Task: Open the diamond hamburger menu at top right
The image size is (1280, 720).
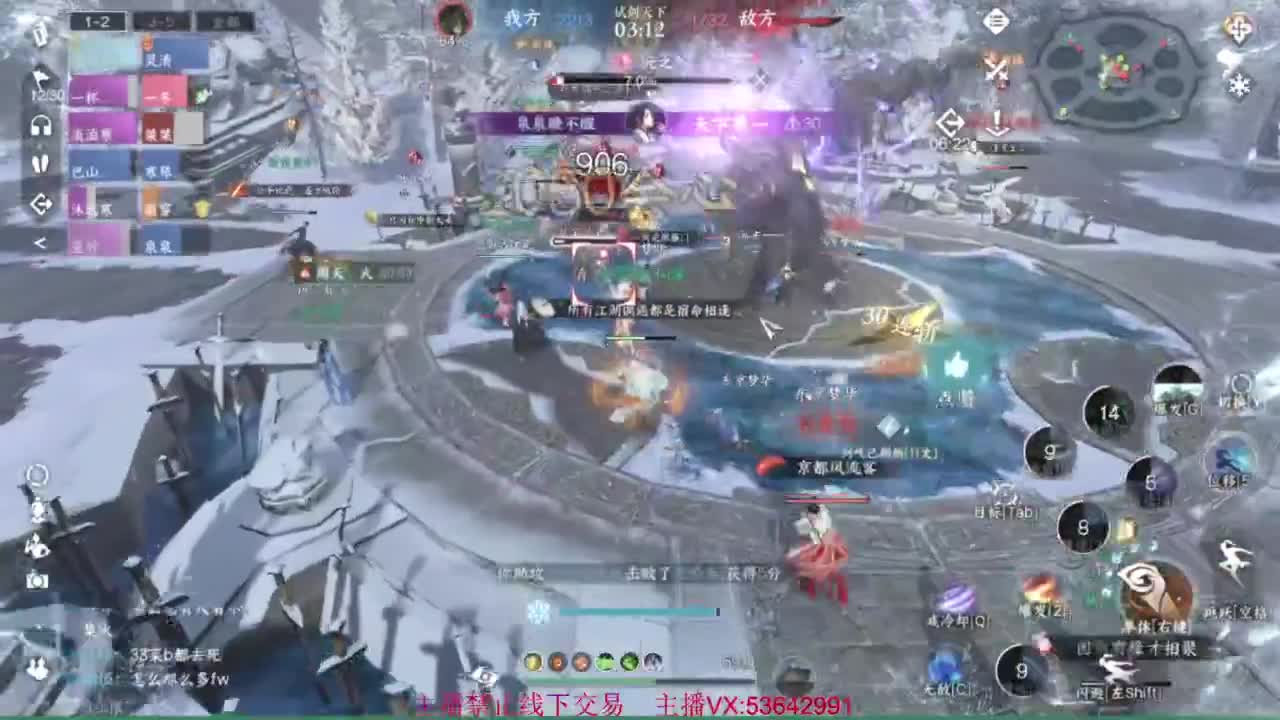Action: tap(997, 21)
